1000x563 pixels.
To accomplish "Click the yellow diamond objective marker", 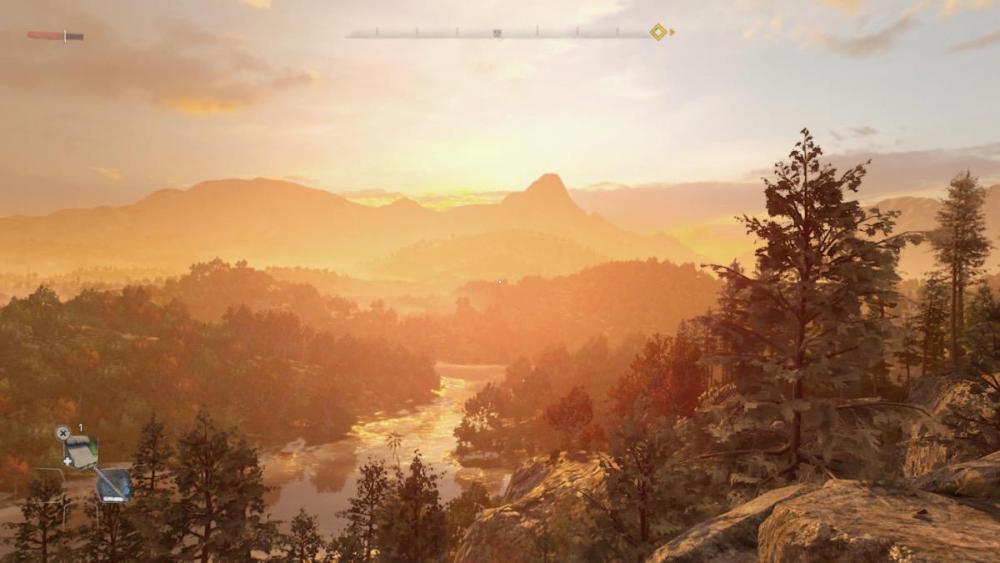I will (x=658, y=32).
